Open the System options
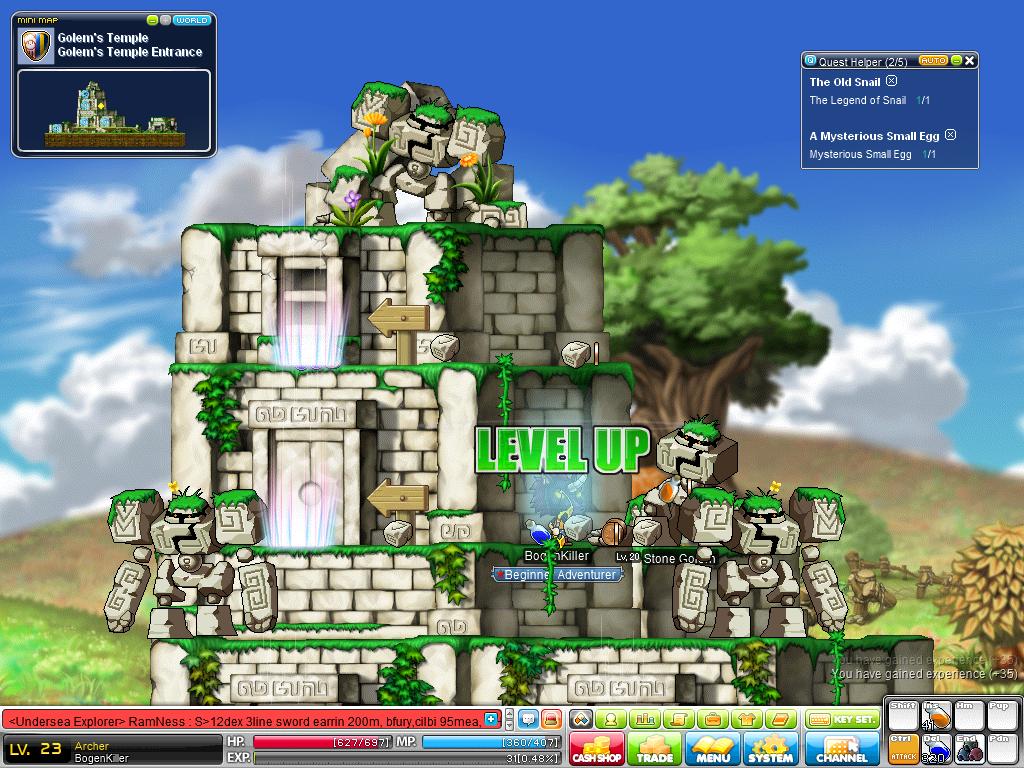 (x=770, y=749)
